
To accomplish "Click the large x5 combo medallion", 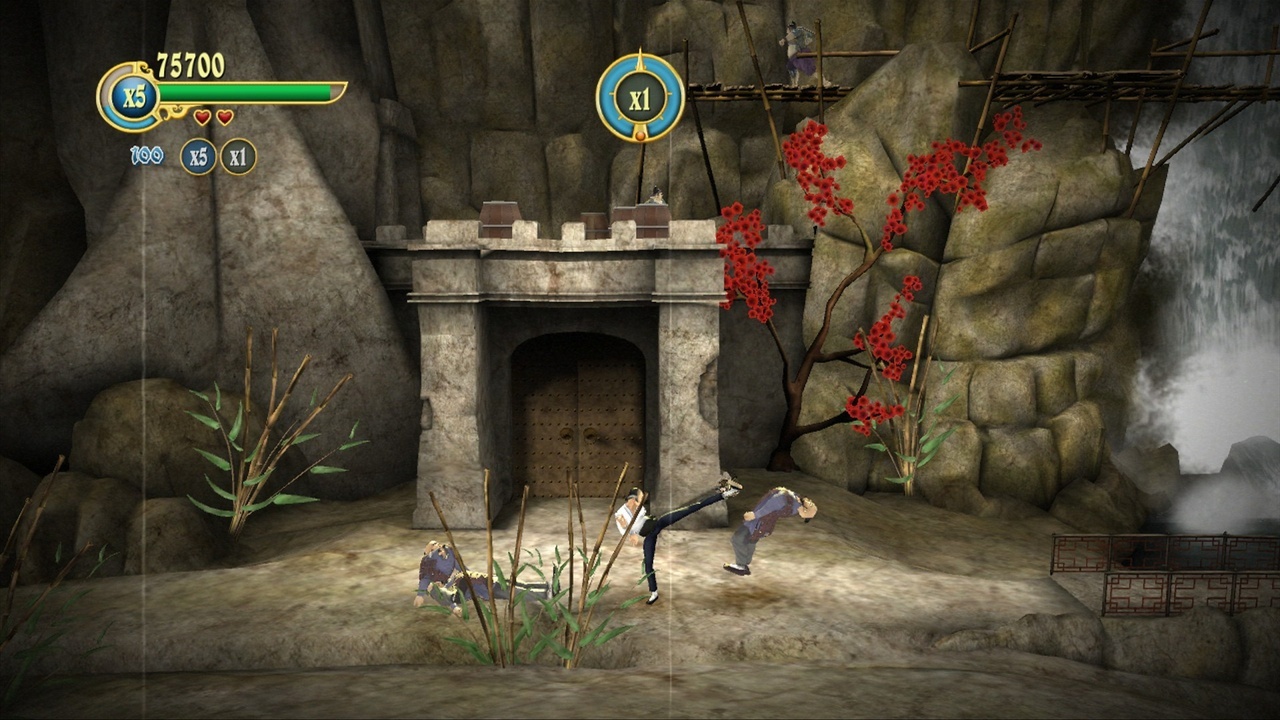I will [129, 97].
